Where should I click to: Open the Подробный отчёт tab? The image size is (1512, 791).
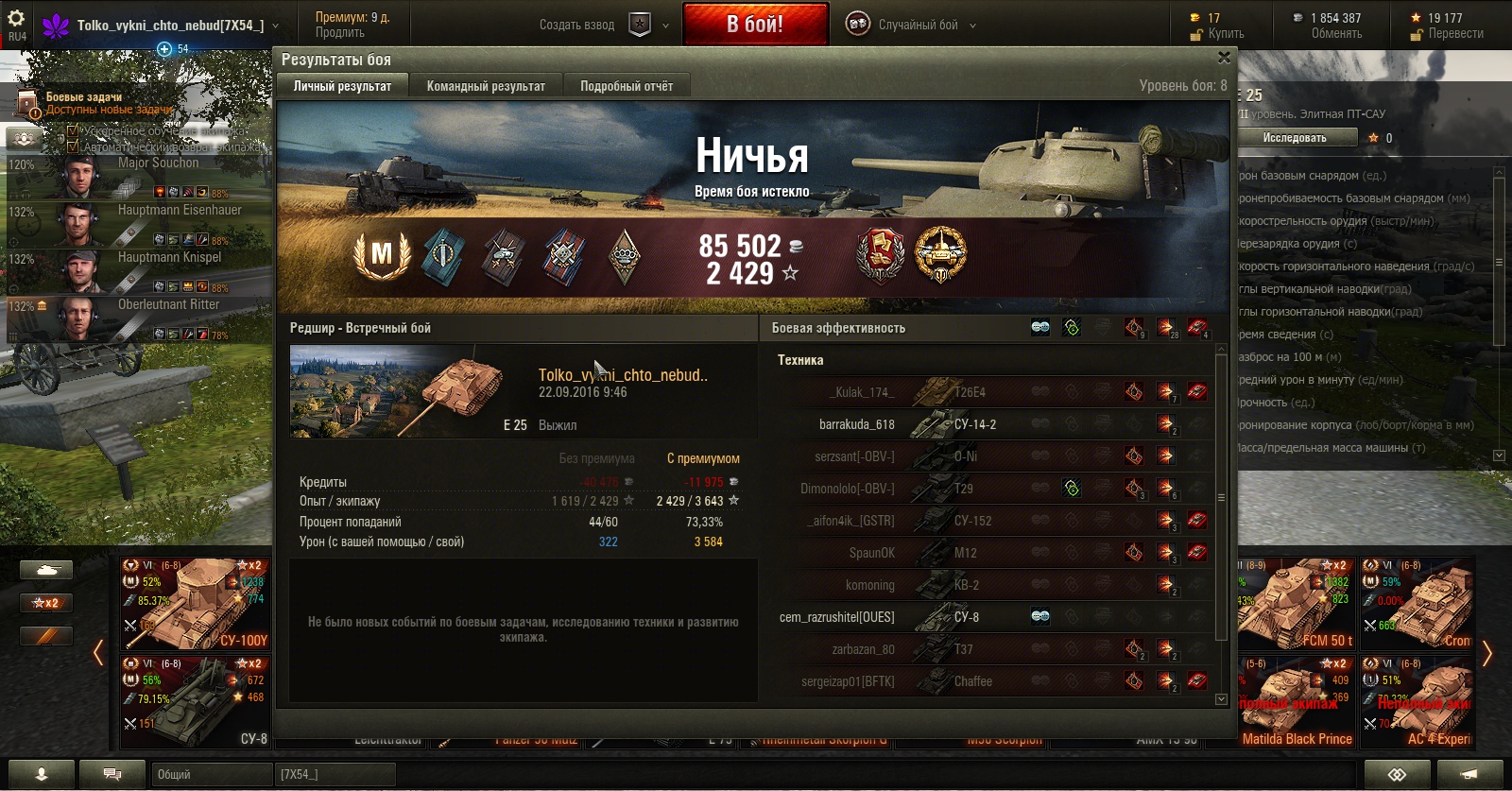(x=626, y=86)
